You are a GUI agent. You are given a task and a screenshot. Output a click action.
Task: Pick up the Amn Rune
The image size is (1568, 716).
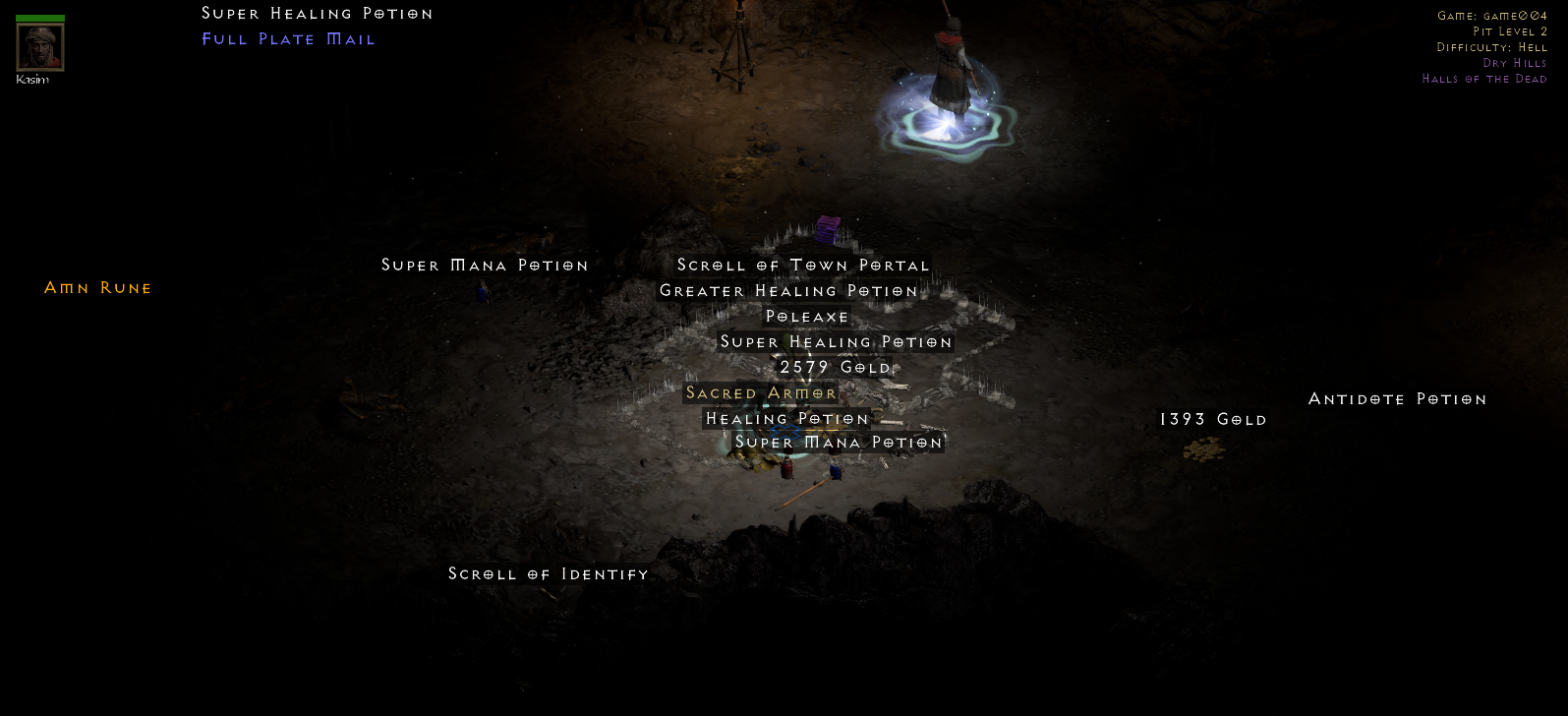click(x=97, y=287)
